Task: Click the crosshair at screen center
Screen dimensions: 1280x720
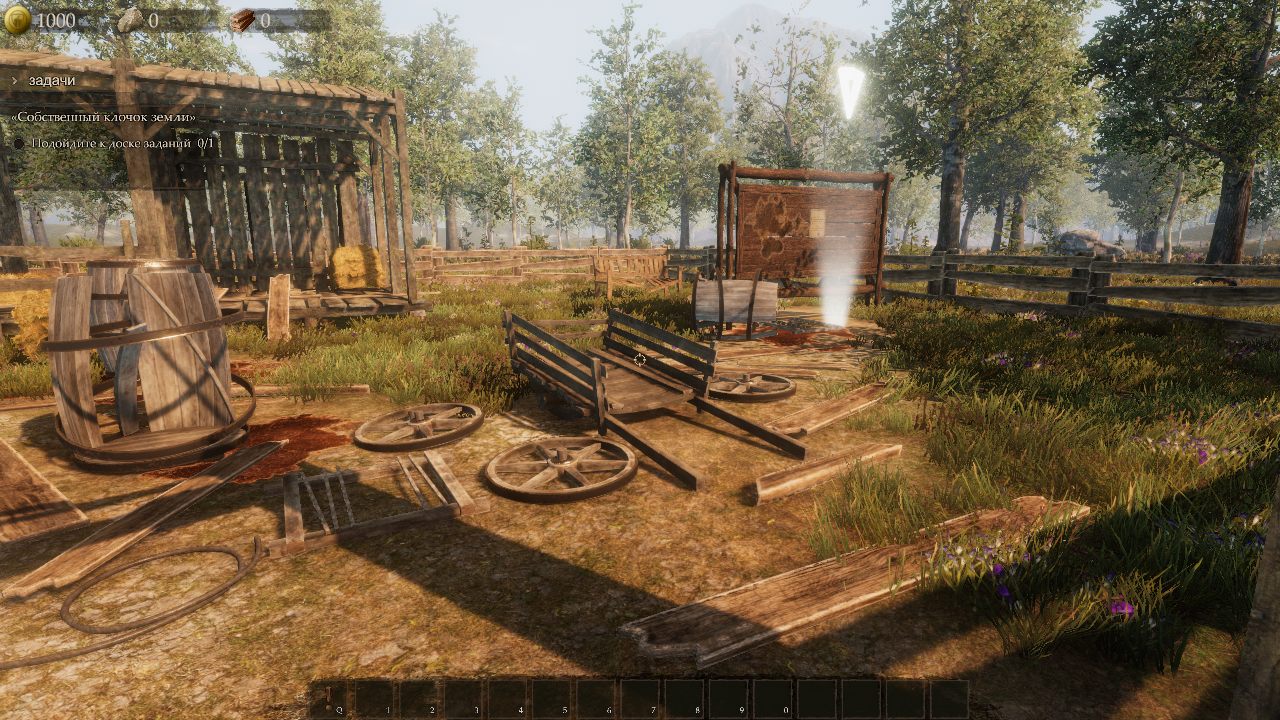Action: pos(640,360)
